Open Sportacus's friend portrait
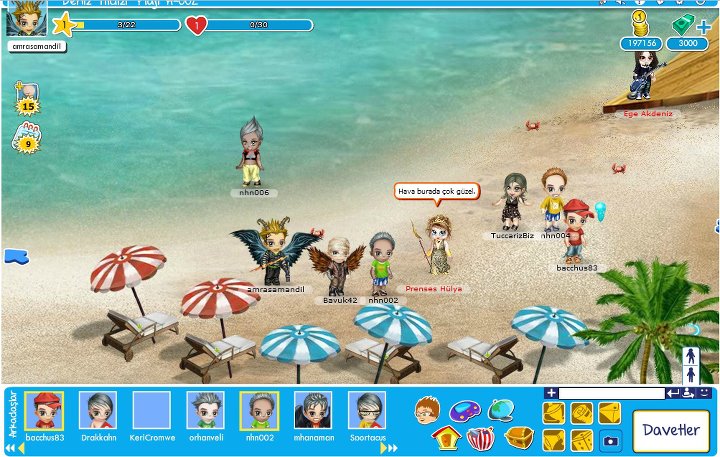720x457 pixels. [367, 410]
